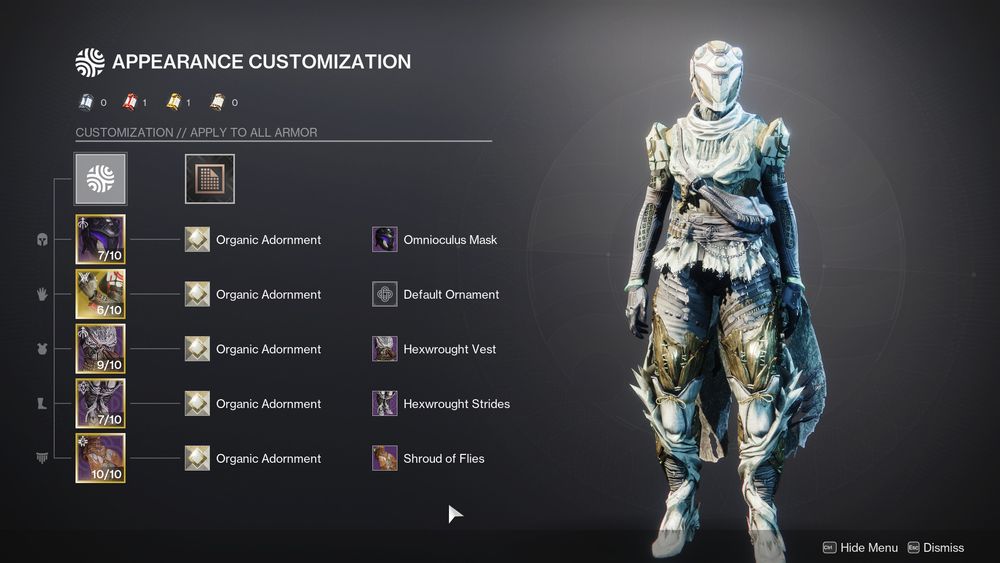Change the Organic Adornment shader beside Shroud of Flies

(x=198, y=458)
